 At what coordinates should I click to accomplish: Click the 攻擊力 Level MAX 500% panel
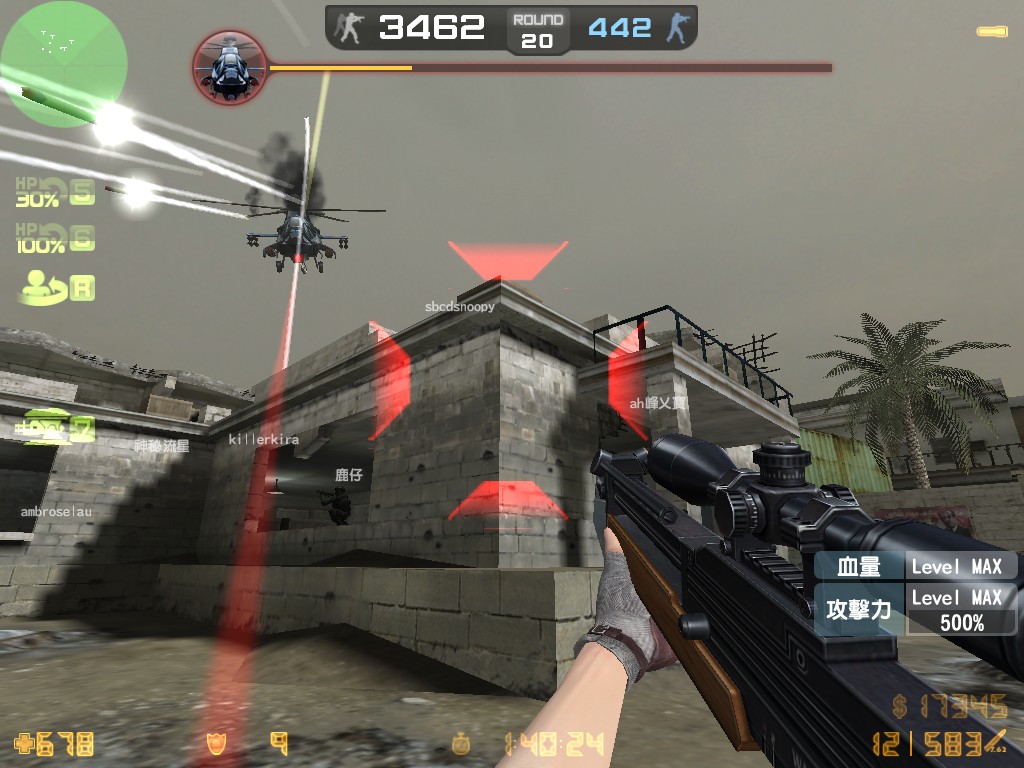[x=915, y=610]
